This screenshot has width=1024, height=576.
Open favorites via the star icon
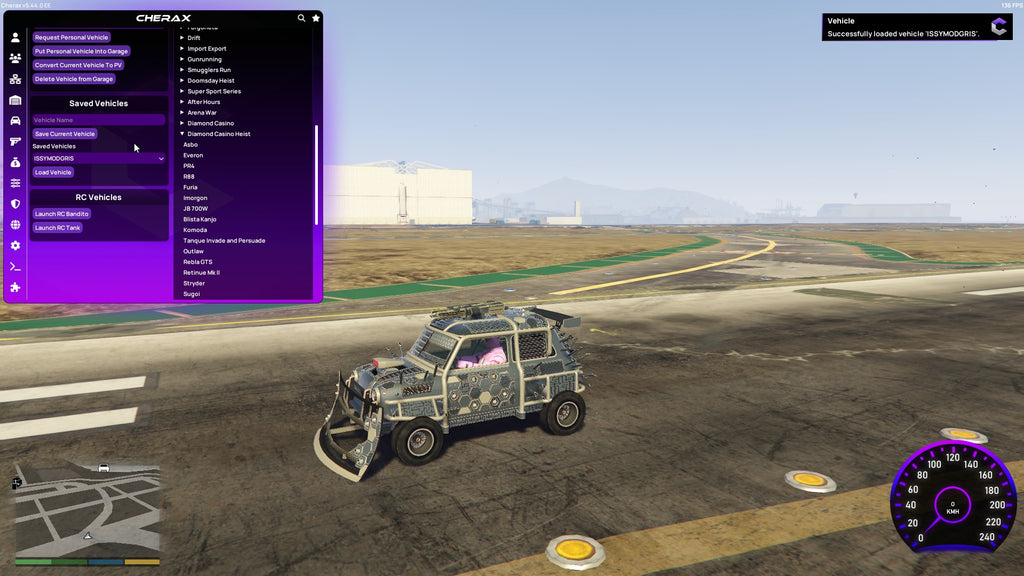point(316,18)
